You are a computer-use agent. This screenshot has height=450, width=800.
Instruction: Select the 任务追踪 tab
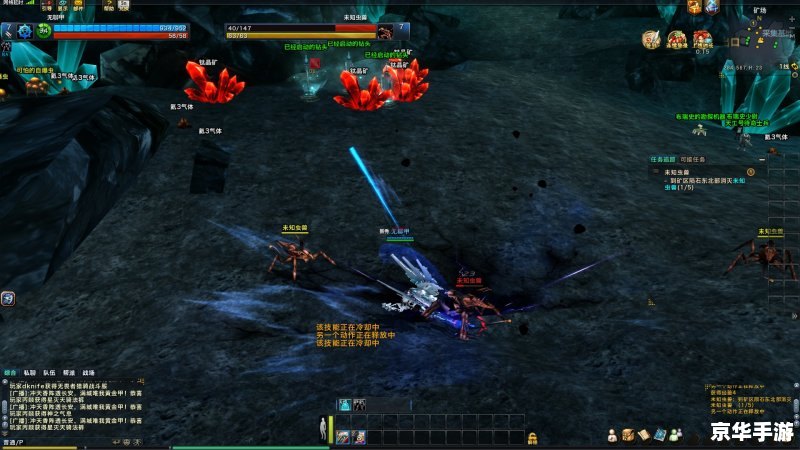[x=663, y=159]
